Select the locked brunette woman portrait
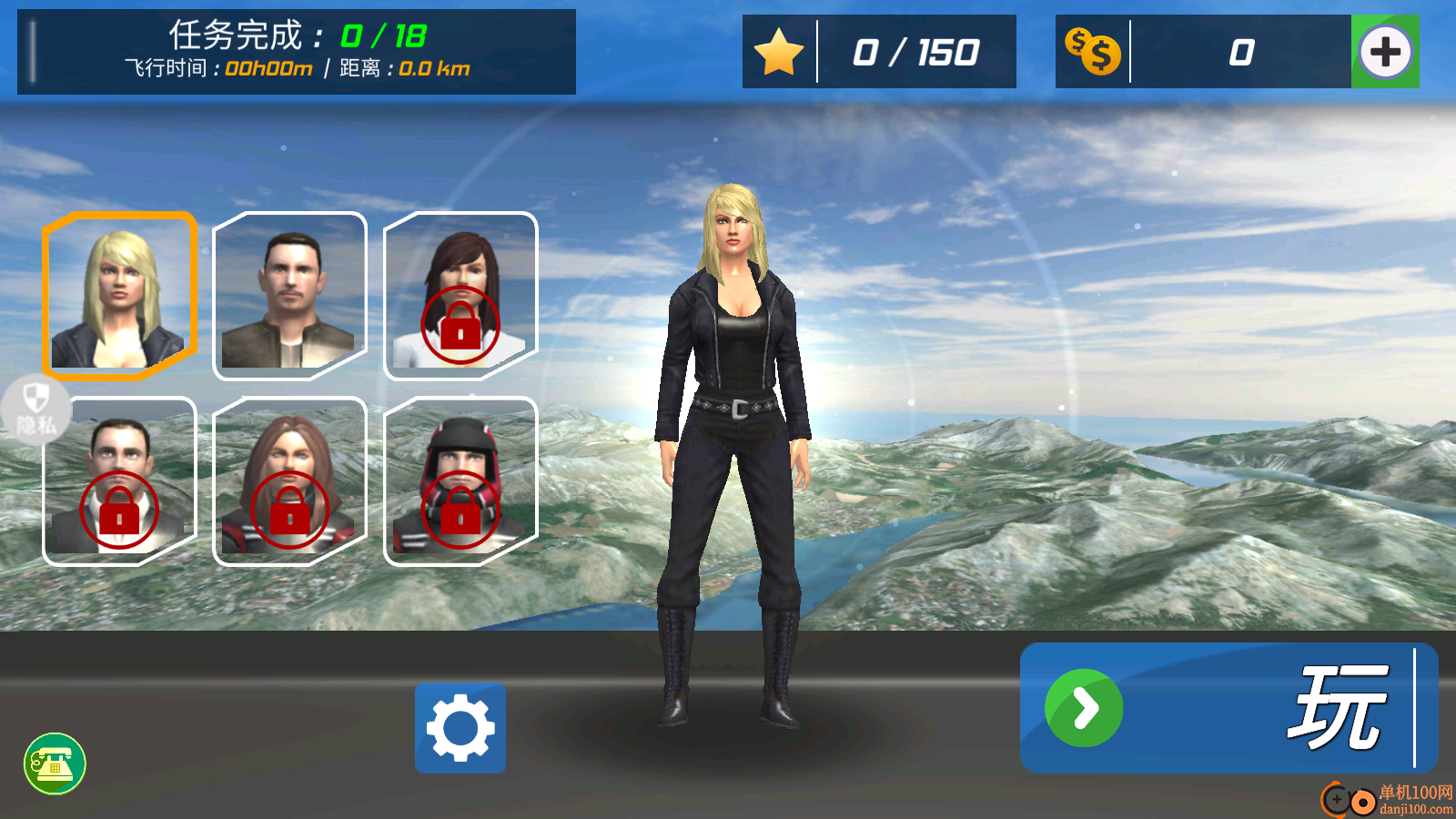 click(460, 296)
